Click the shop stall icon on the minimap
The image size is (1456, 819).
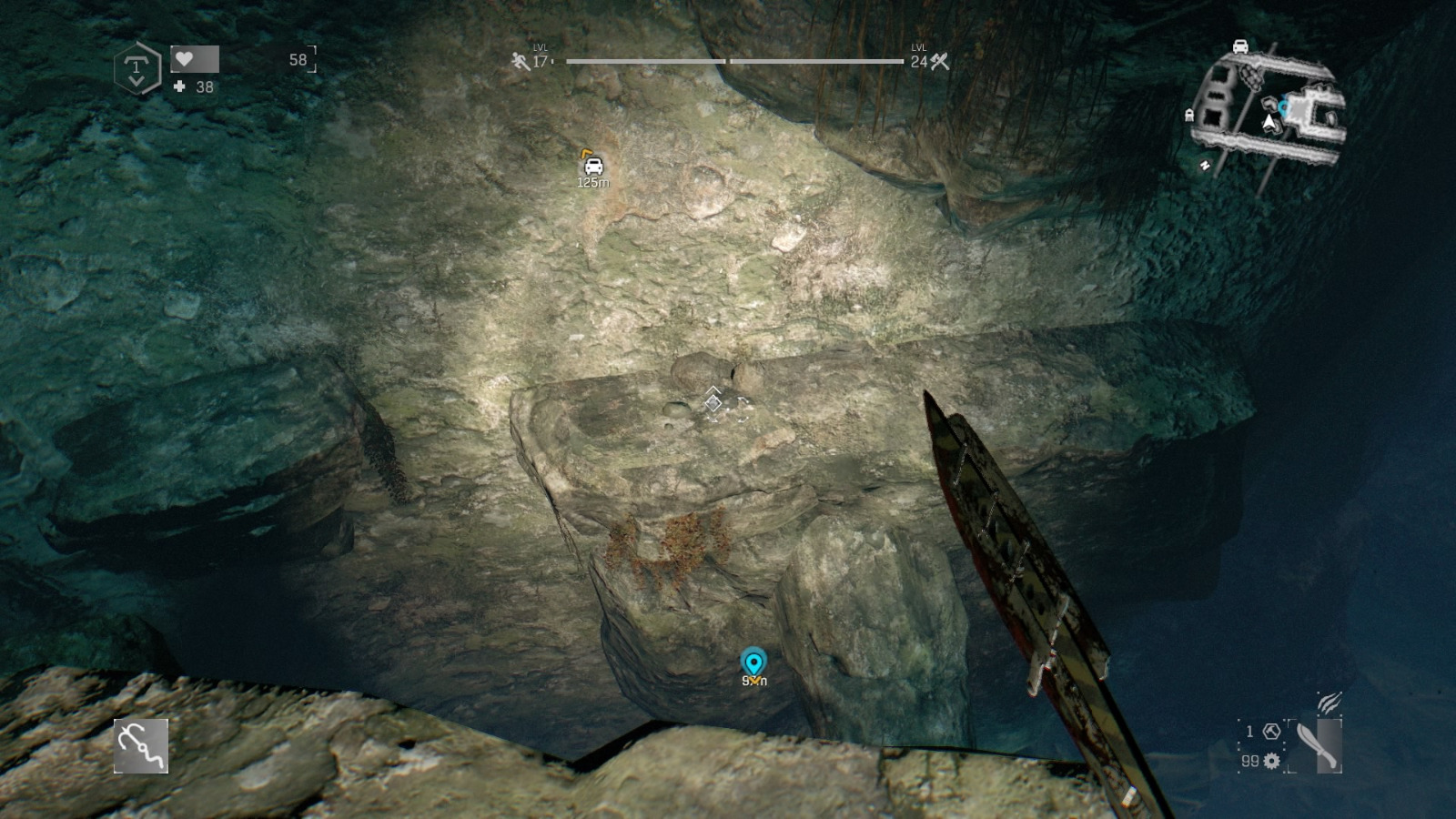[x=1189, y=113]
